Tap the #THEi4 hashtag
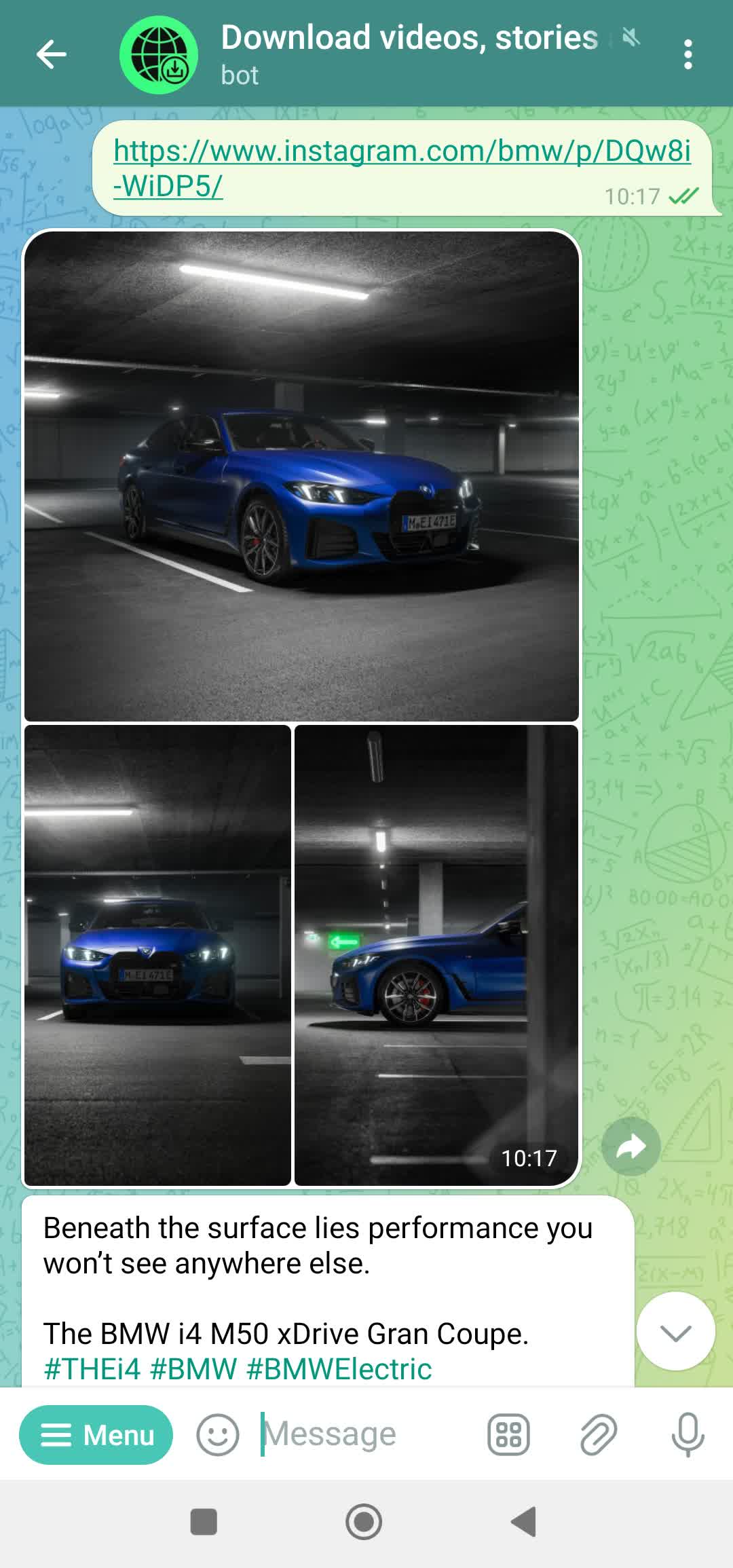Image resolution: width=733 pixels, height=1568 pixels. click(92, 1369)
